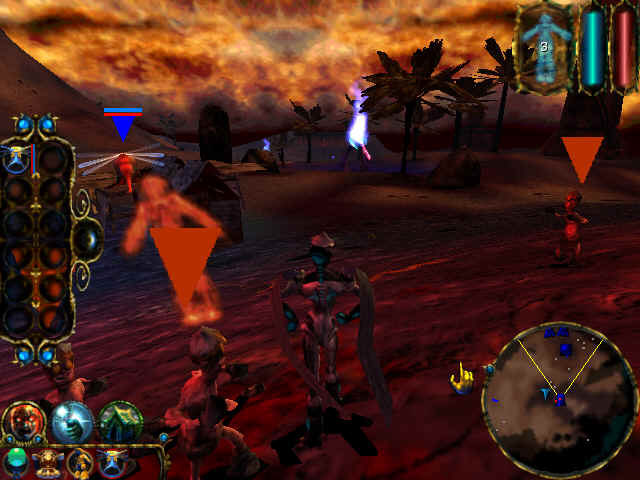
Task: Choose the golden urn spell icon
Action: tap(46, 462)
